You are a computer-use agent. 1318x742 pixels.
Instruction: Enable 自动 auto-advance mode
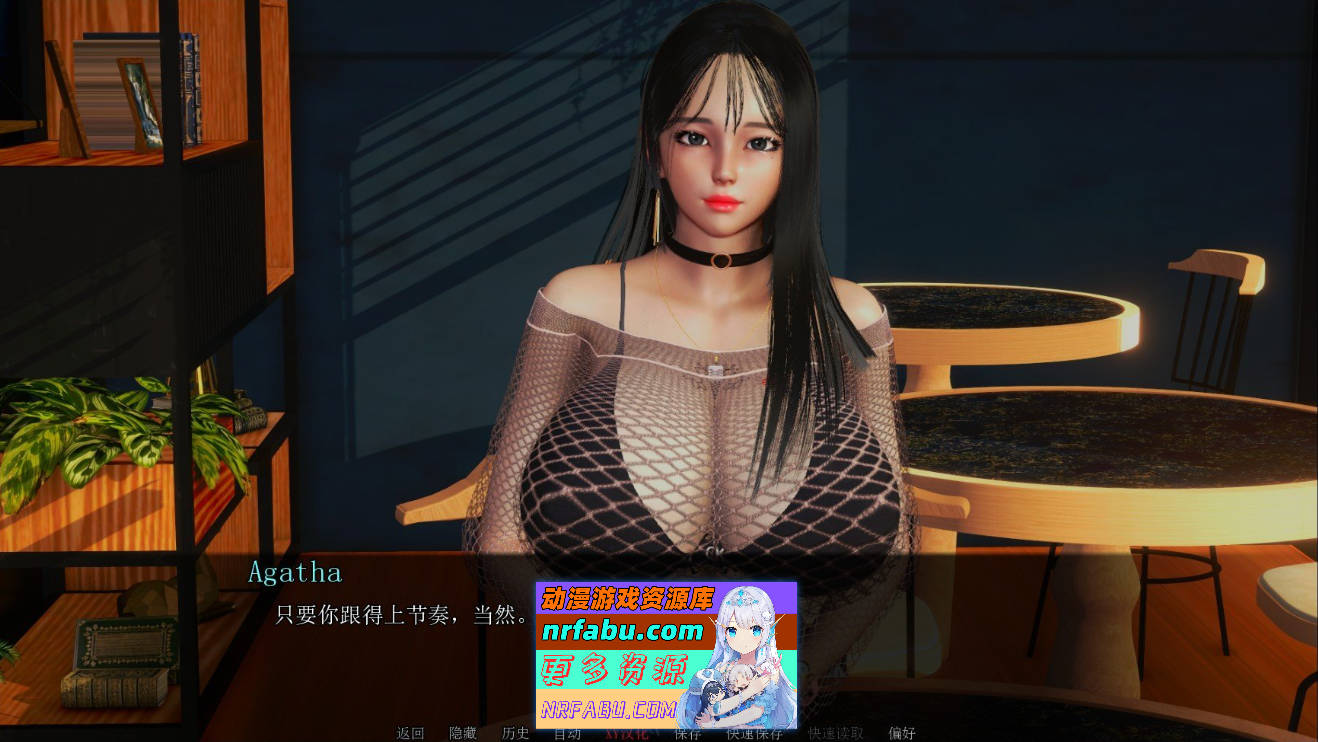[x=566, y=733]
